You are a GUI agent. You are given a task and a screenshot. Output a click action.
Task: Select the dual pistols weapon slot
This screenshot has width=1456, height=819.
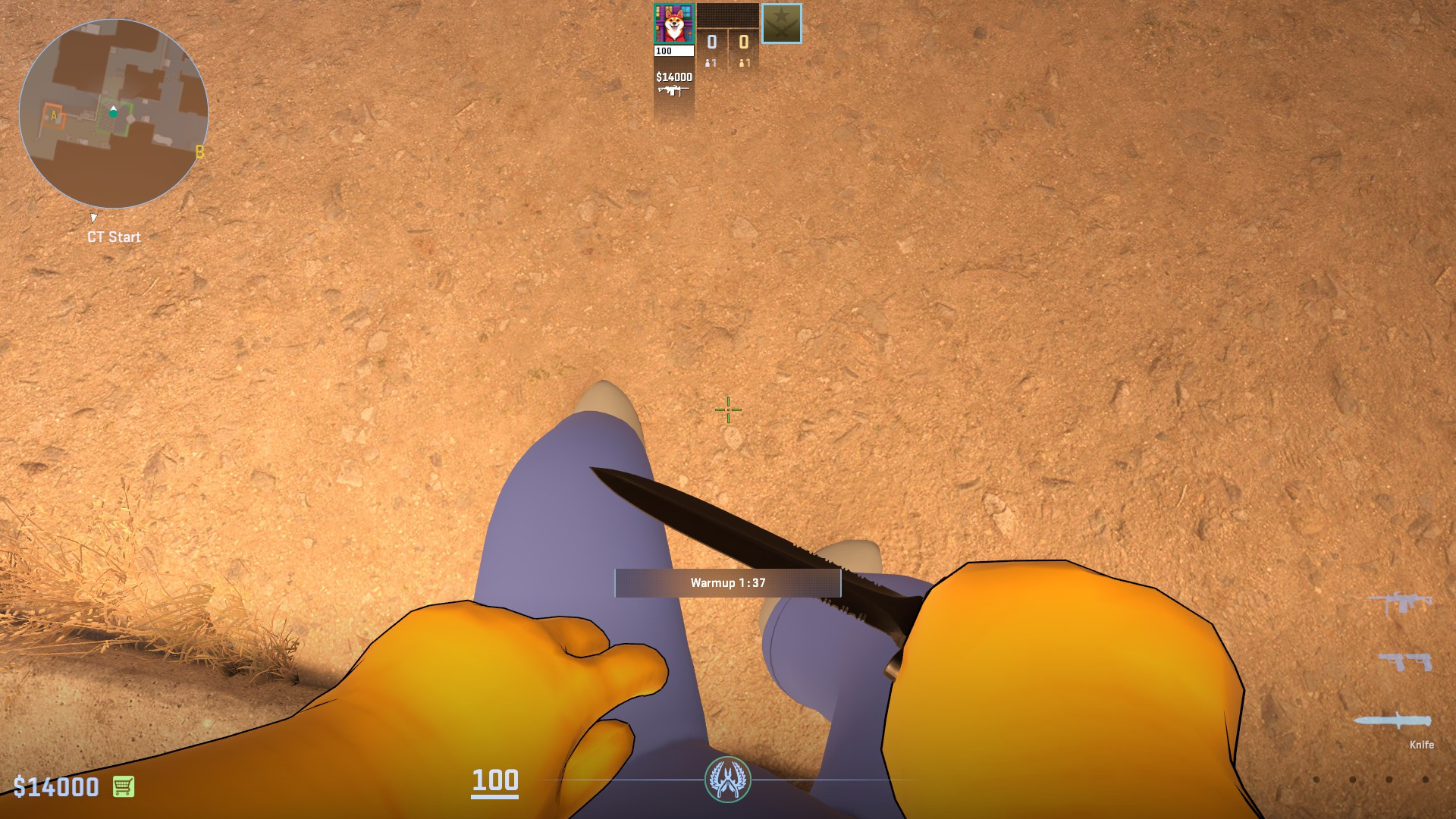[x=1404, y=661]
